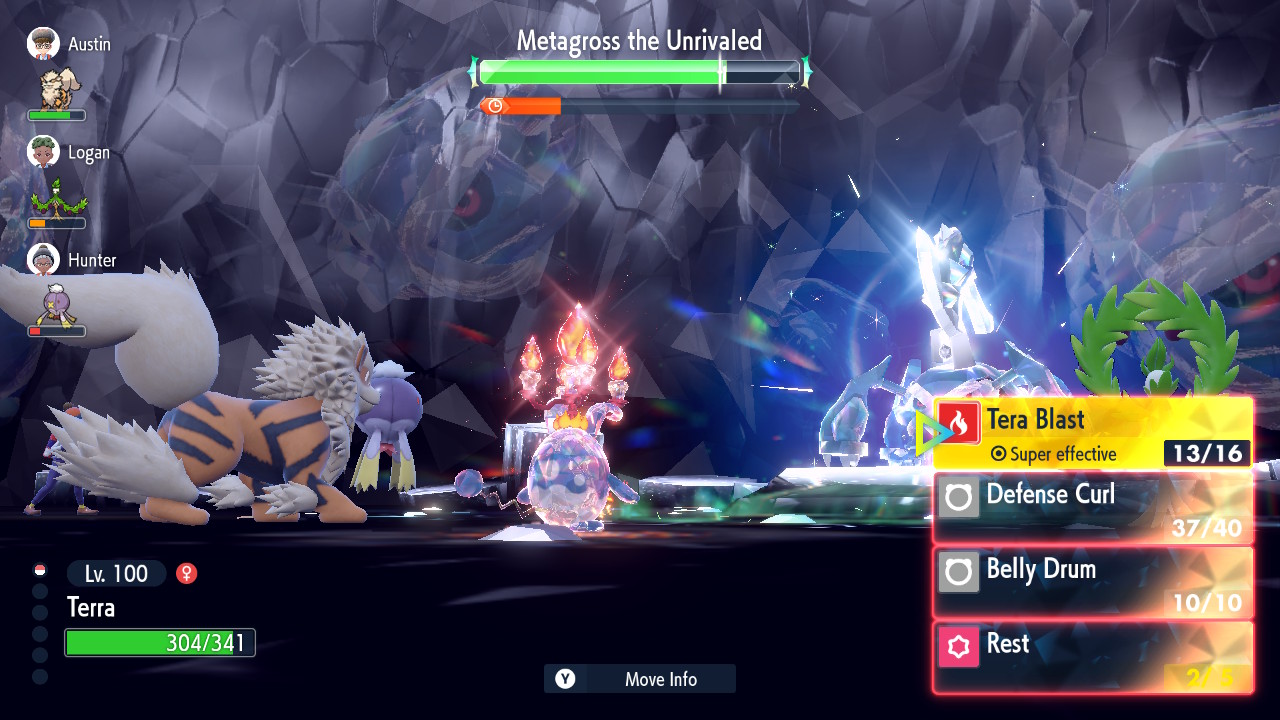1280x720 pixels.
Task: Show Move Info
Action: 640,679
